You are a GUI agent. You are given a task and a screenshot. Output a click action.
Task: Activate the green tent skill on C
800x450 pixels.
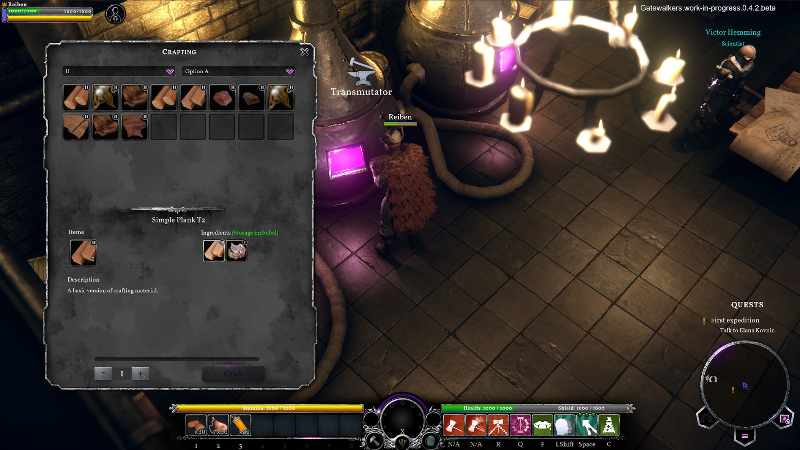[x=608, y=426]
